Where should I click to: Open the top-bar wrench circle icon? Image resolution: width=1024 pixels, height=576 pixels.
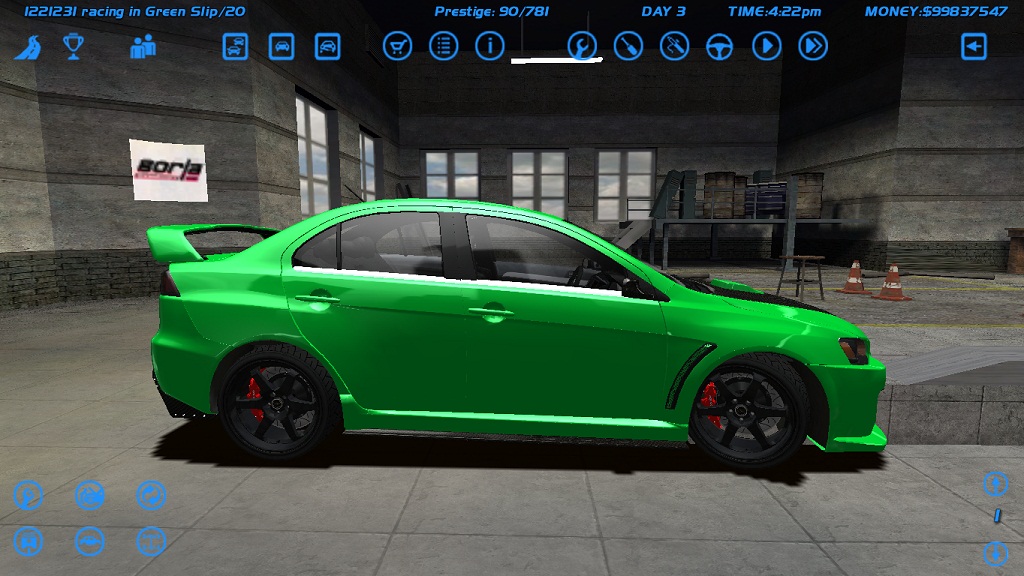click(x=582, y=46)
